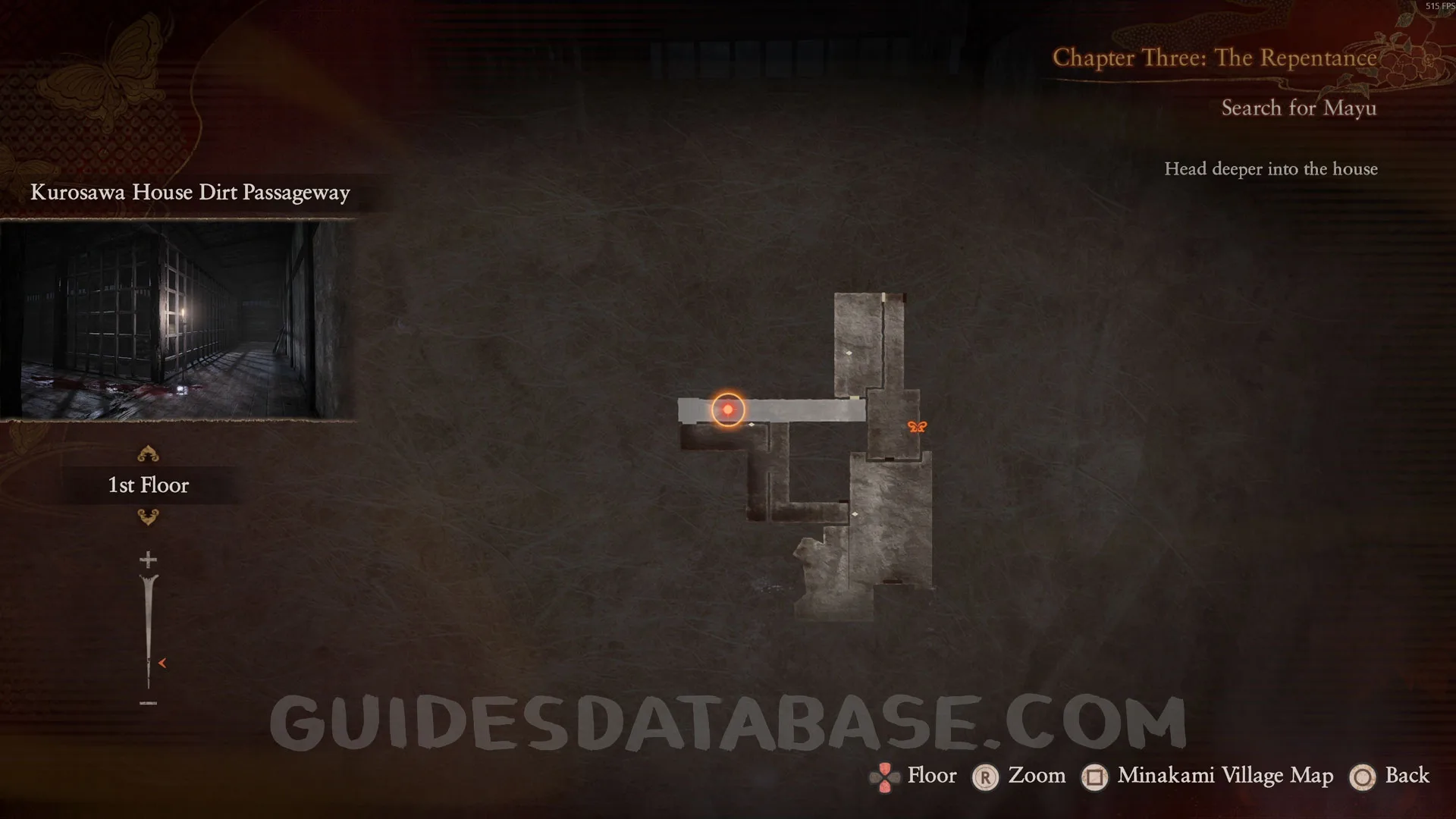Click the Floor label in the footer
Screen dimensions: 1456x819
coord(932,776)
